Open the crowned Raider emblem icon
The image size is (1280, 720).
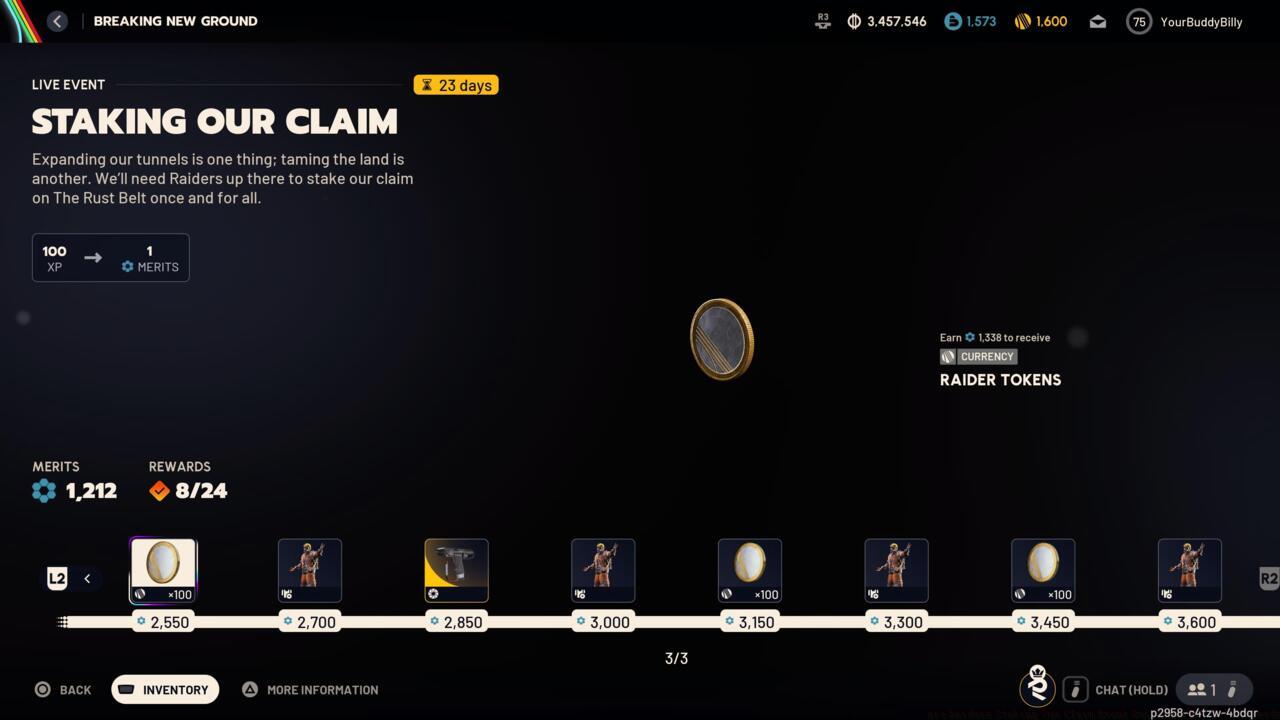[1037, 688]
